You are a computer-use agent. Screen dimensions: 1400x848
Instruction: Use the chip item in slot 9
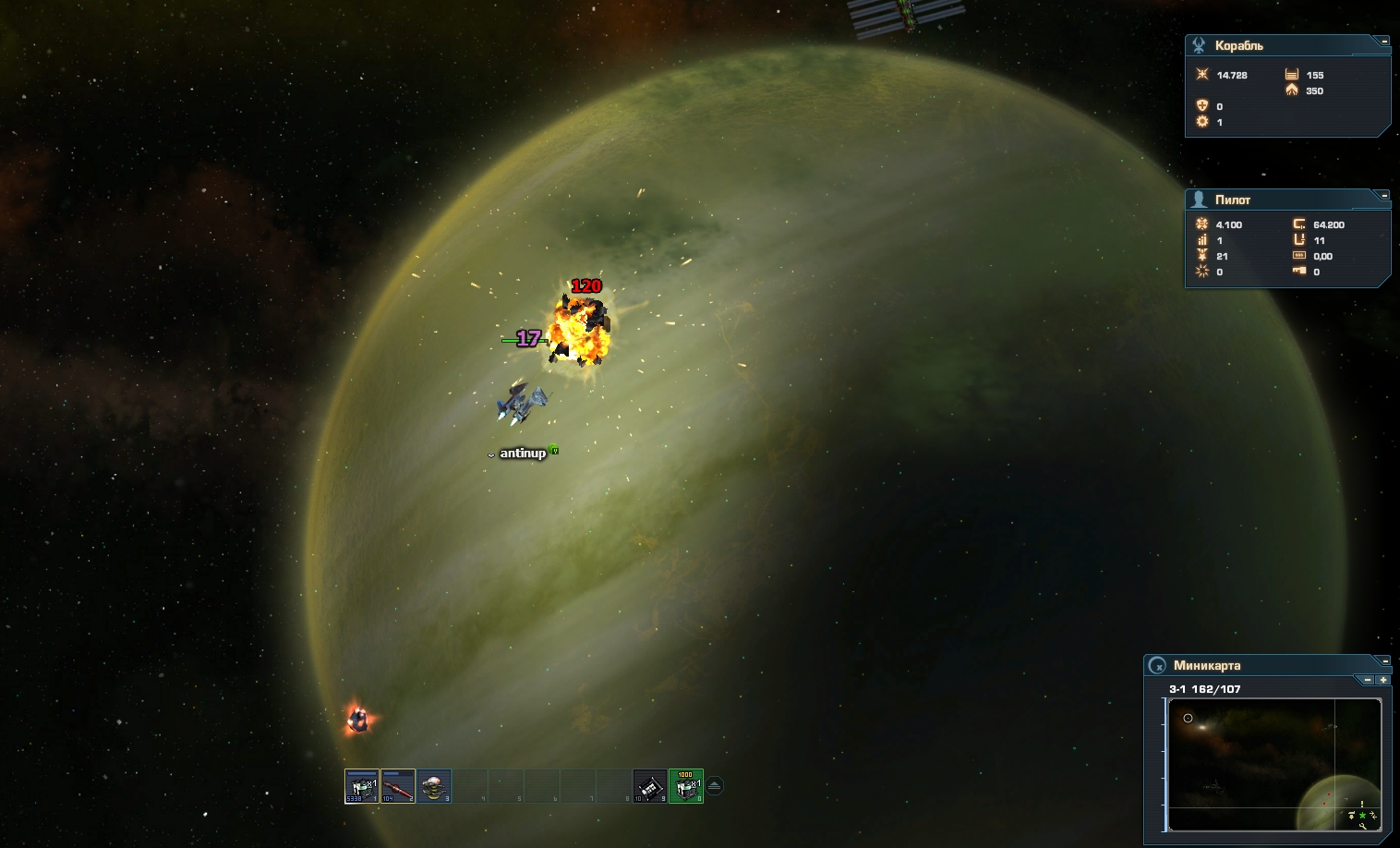click(x=650, y=786)
